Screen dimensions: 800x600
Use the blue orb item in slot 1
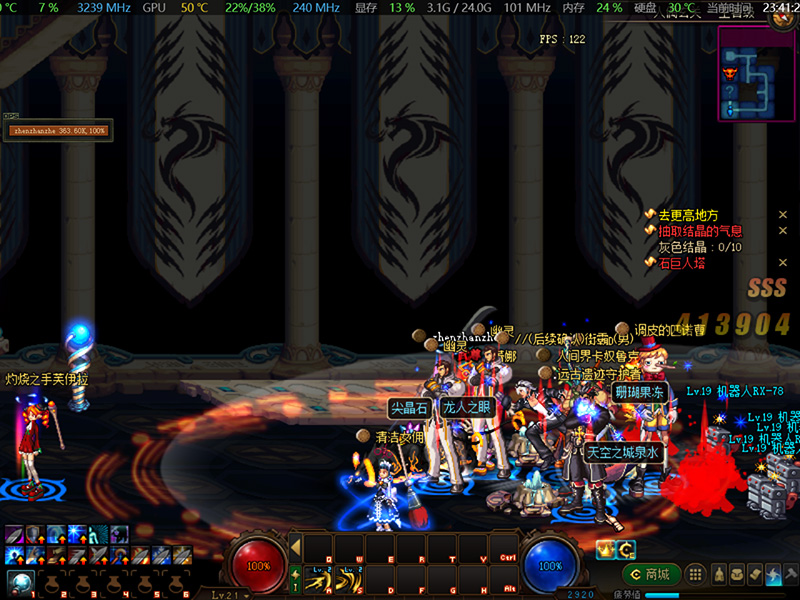[18, 581]
